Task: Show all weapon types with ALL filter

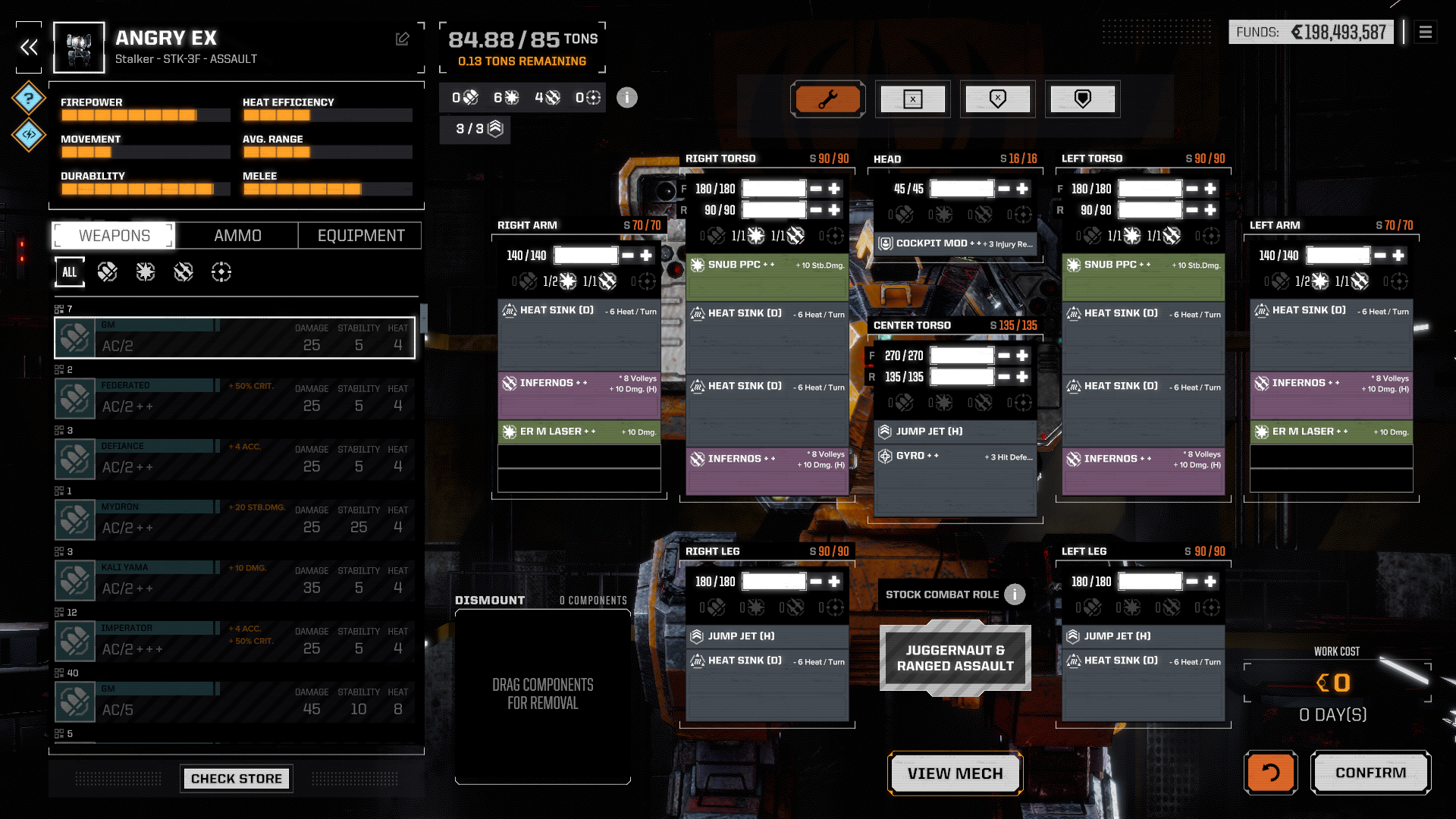Action: [70, 272]
